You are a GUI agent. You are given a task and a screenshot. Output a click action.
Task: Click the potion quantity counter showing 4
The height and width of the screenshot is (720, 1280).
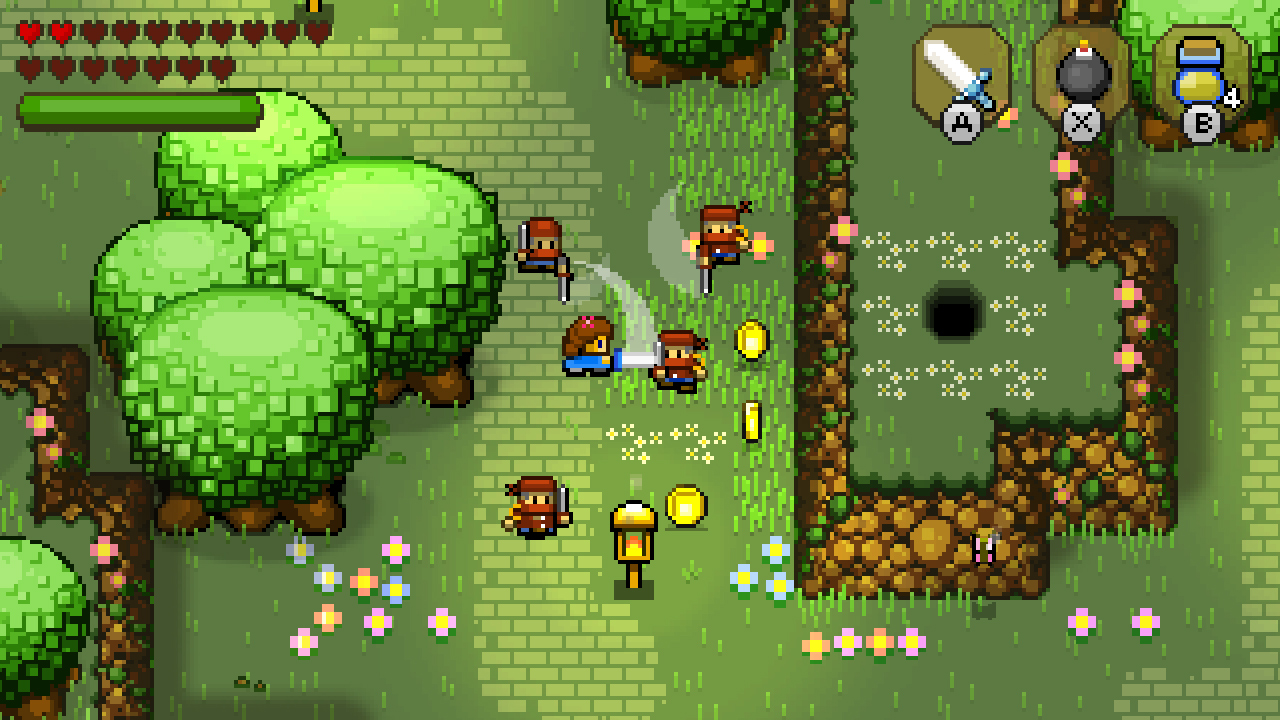point(1234,97)
